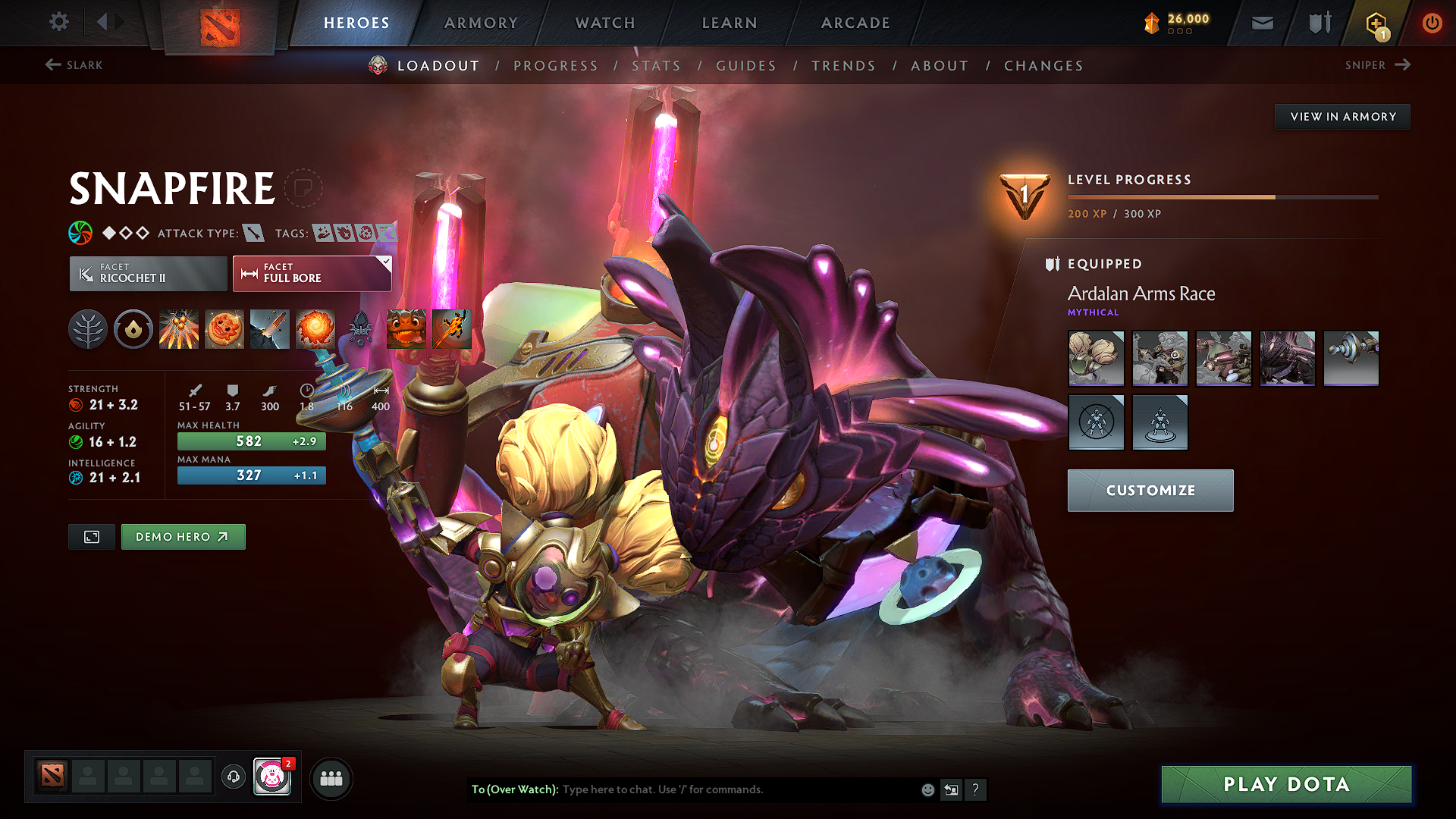Go to previous hero Slark

74,65
